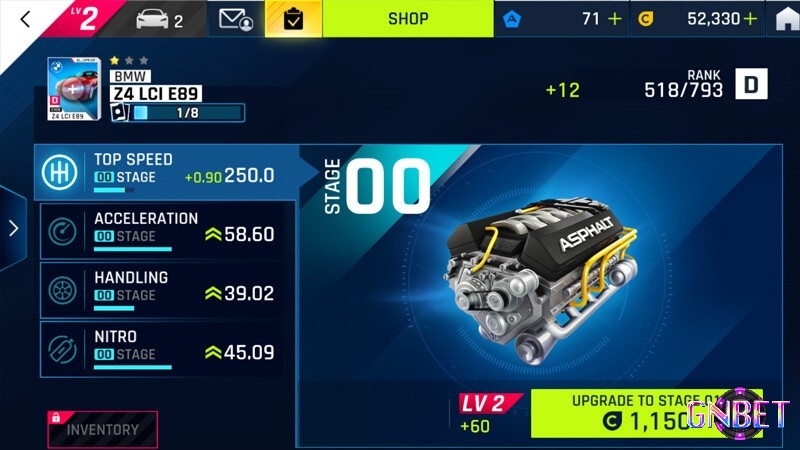Select the Handling upgrade
Viewport: 800px width, 450px height.
coord(165,290)
